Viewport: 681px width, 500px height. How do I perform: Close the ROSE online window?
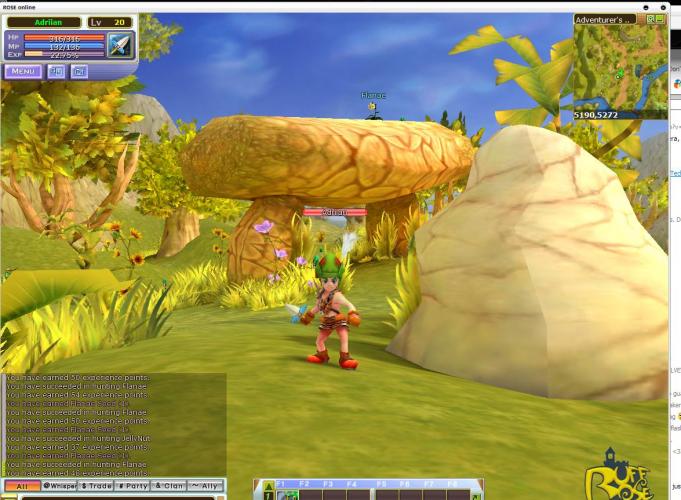point(663,6)
